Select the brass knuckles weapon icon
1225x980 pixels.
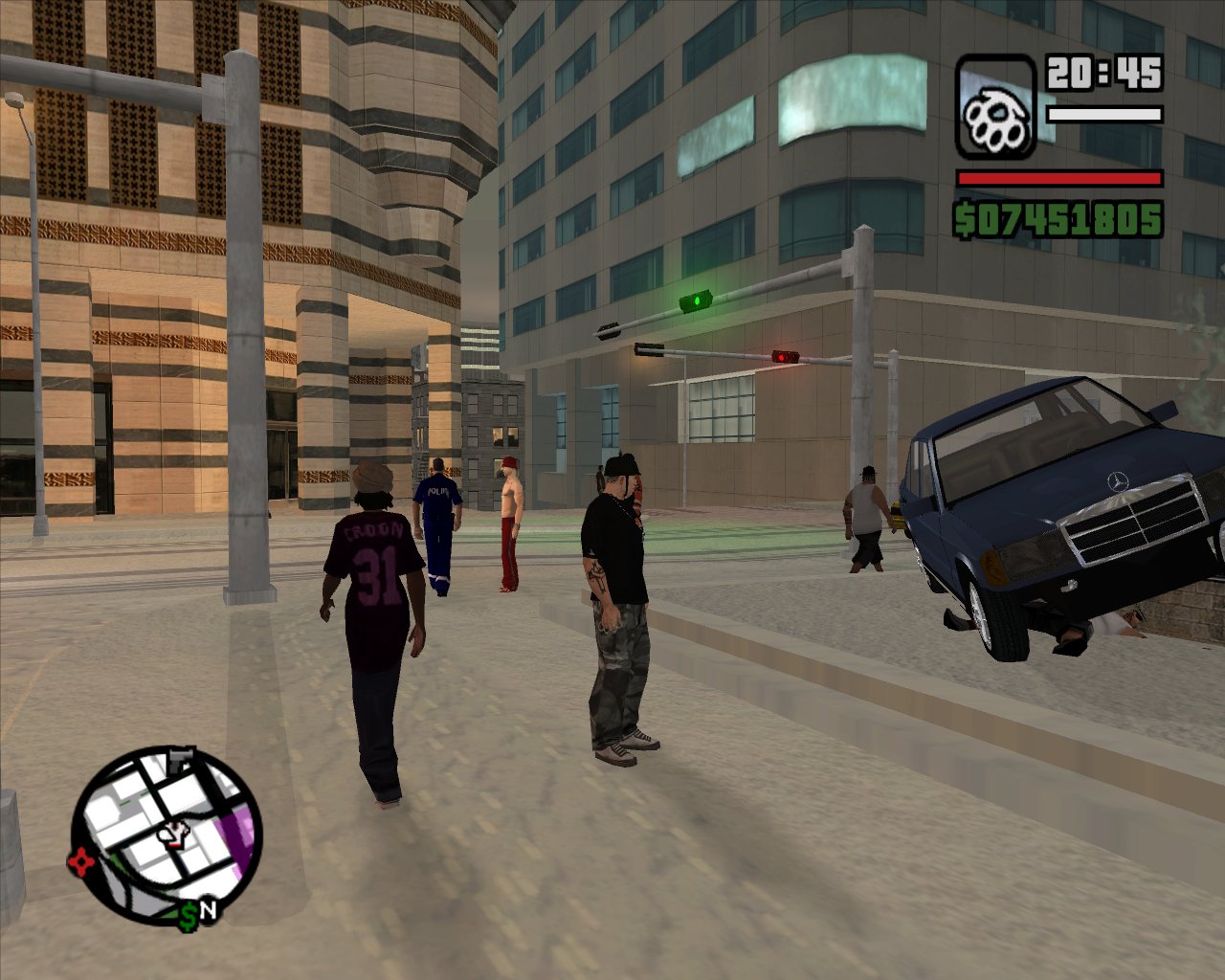pyautogui.click(x=995, y=107)
